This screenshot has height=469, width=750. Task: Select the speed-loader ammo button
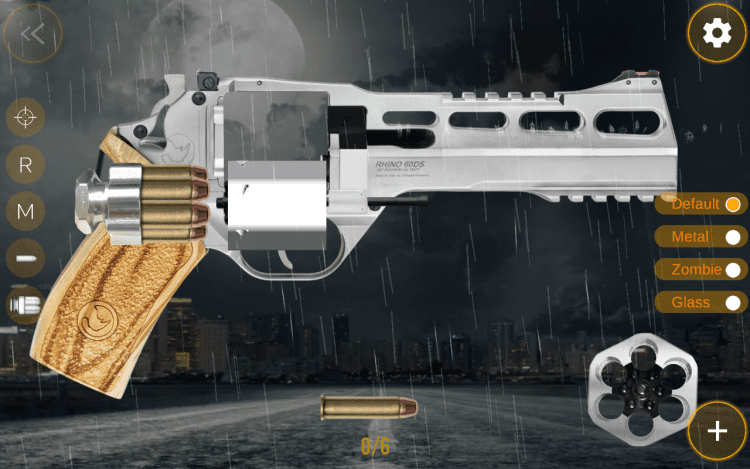[x=26, y=304]
